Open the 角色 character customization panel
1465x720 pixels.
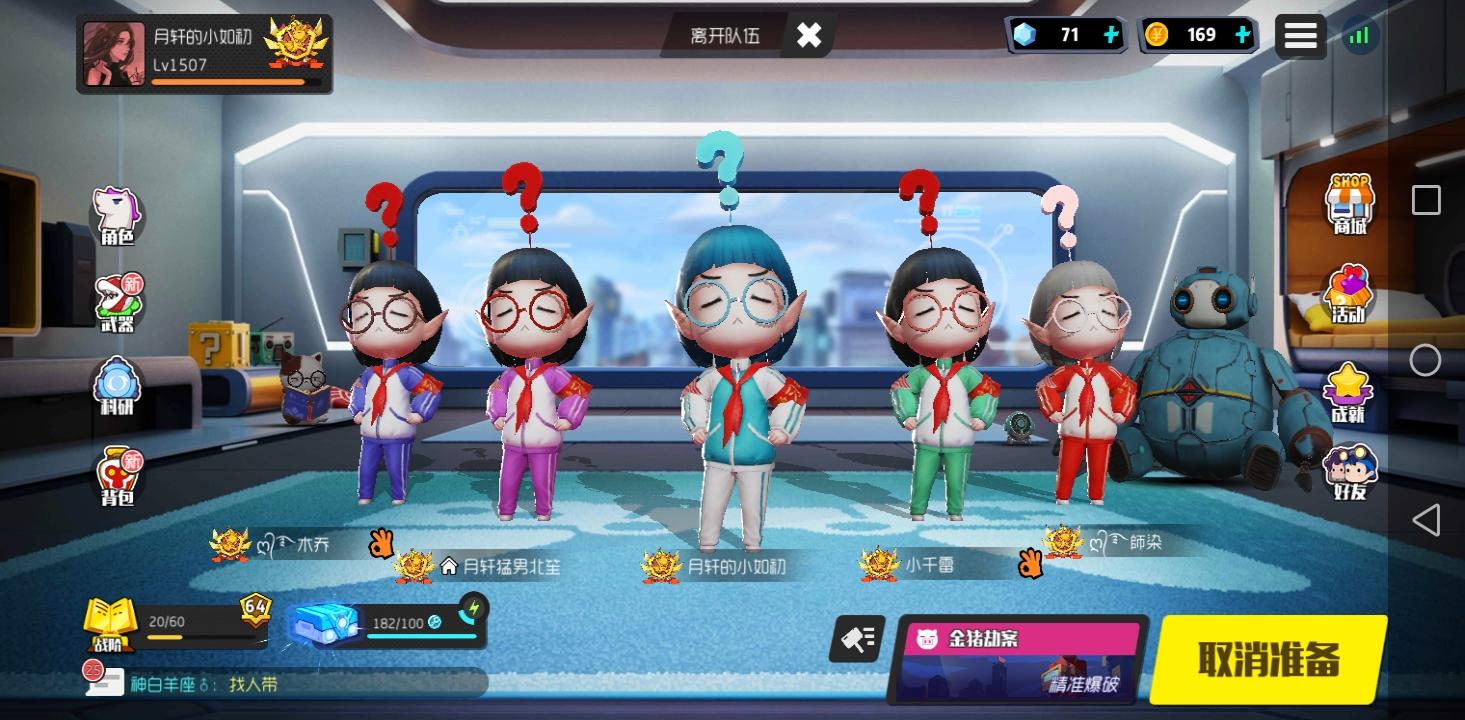117,210
